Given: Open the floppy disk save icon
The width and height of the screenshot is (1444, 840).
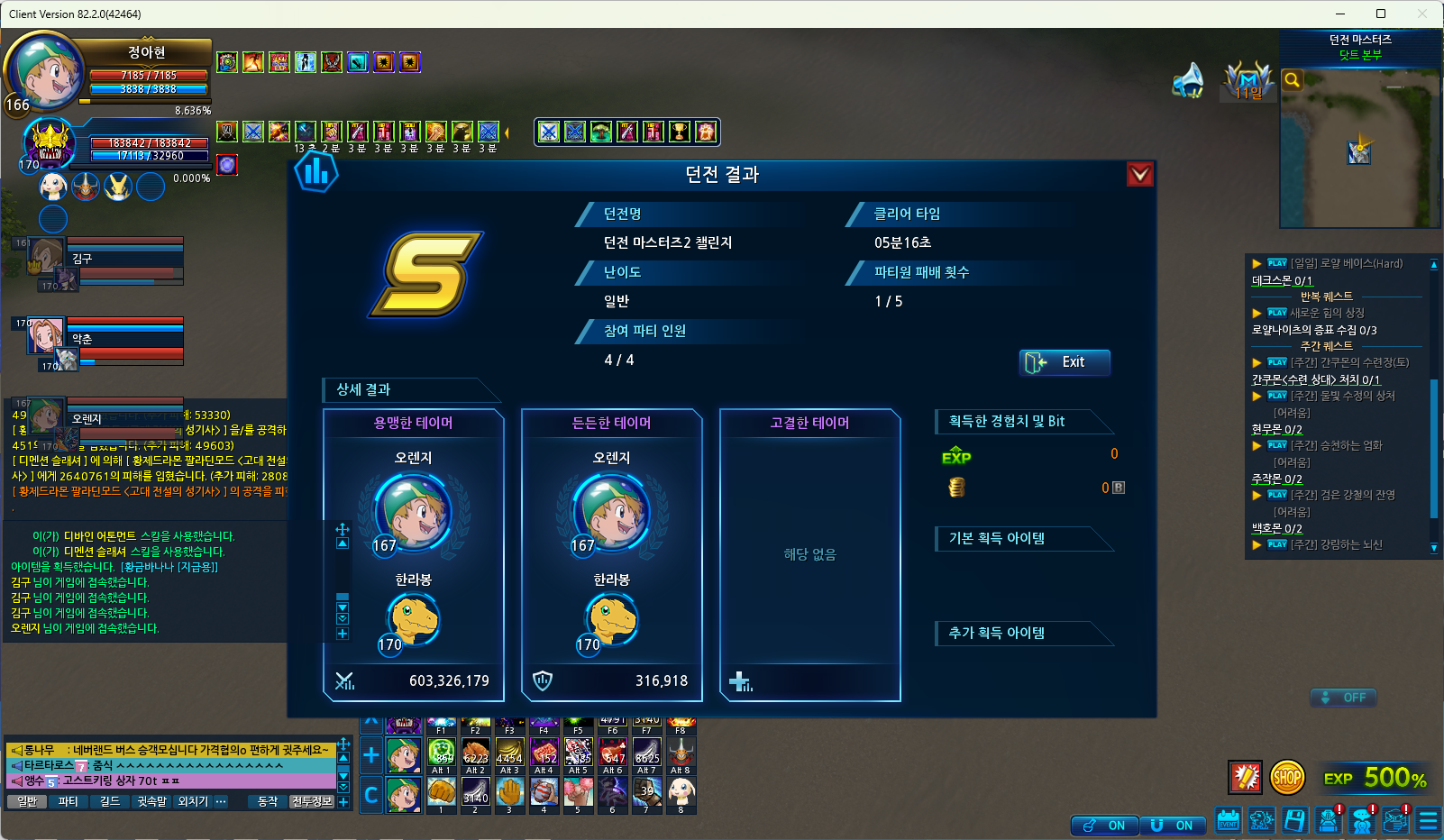Looking at the screenshot, I should 1294,820.
